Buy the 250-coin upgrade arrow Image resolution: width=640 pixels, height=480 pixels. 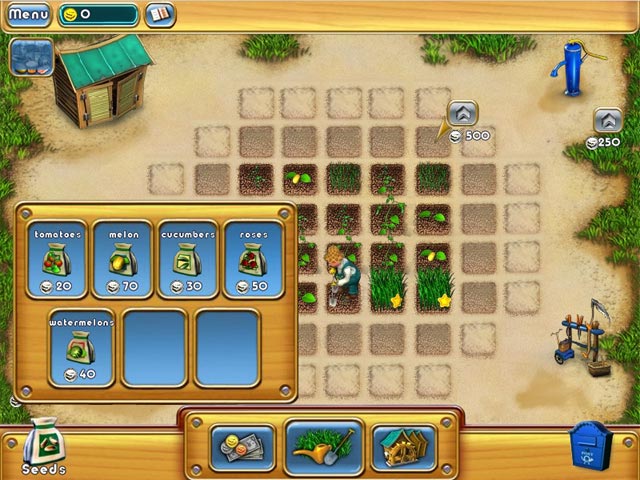pos(608,121)
